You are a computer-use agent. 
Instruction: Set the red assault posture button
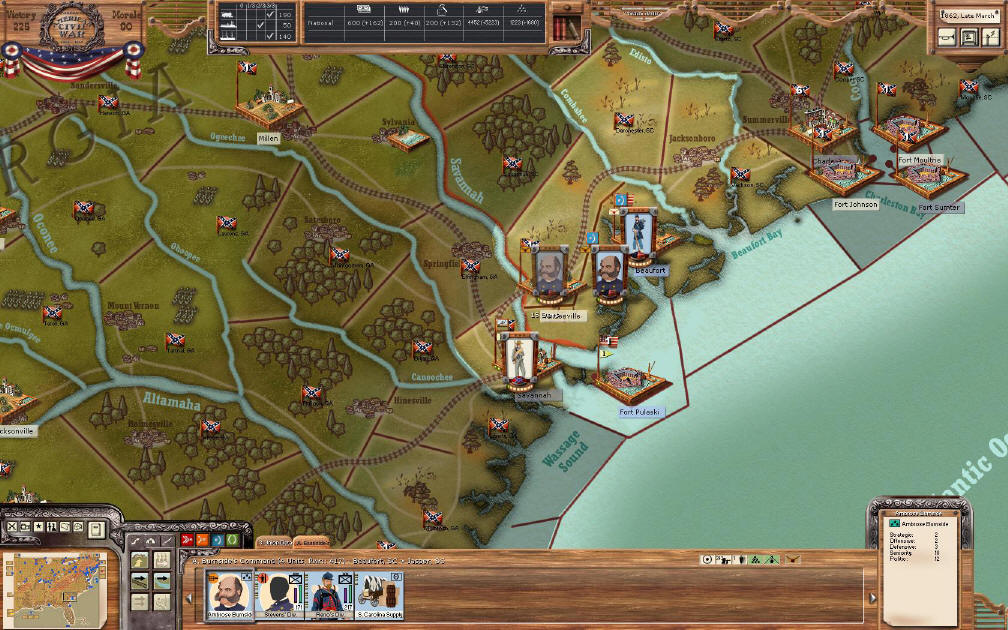[x=186, y=540]
